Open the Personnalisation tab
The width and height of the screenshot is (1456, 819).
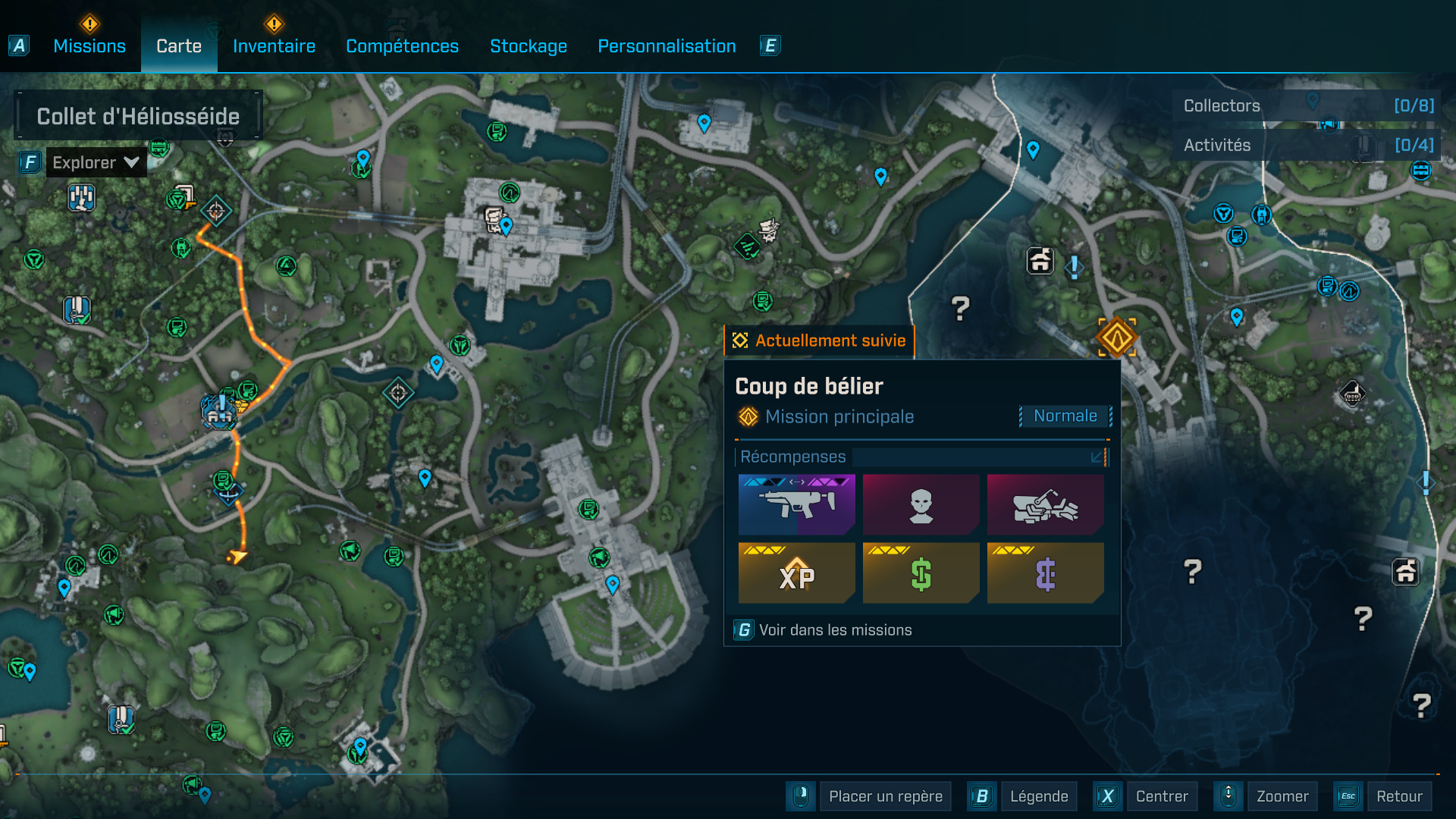tap(667, 46)
